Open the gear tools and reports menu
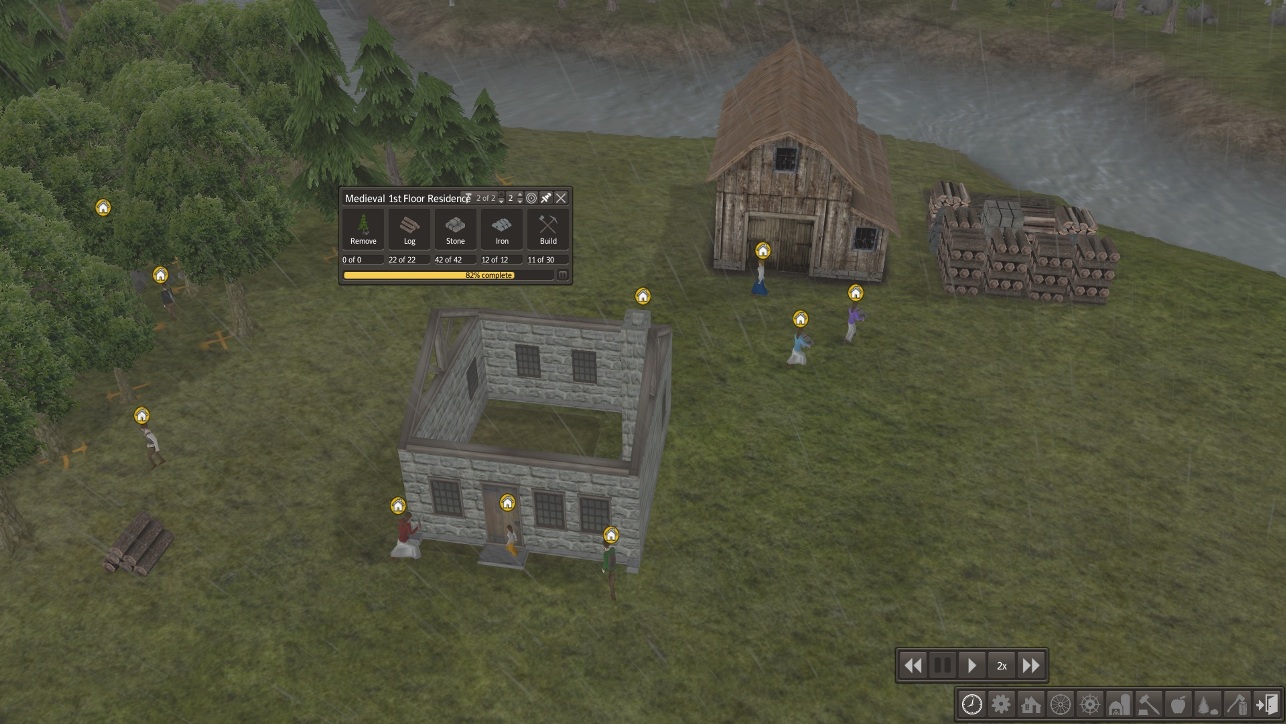 point(1001,704)
